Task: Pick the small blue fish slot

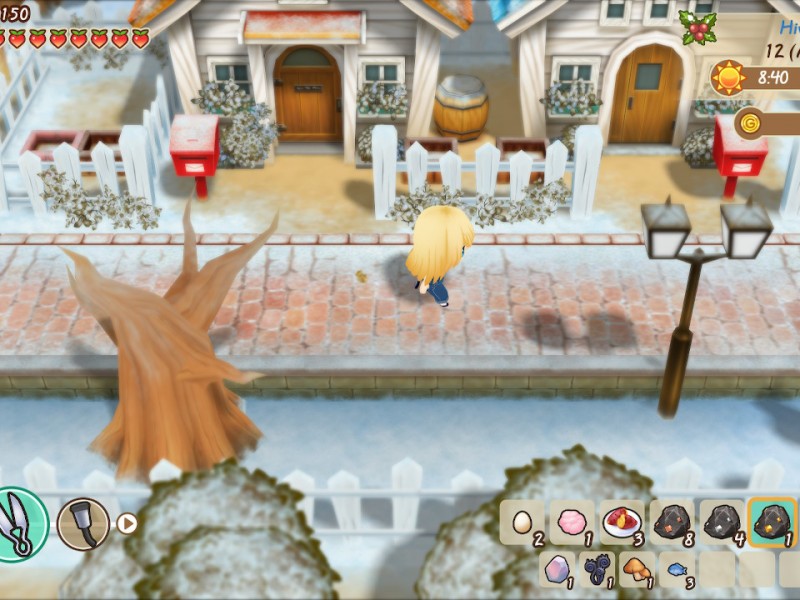Action: [678, 570]
